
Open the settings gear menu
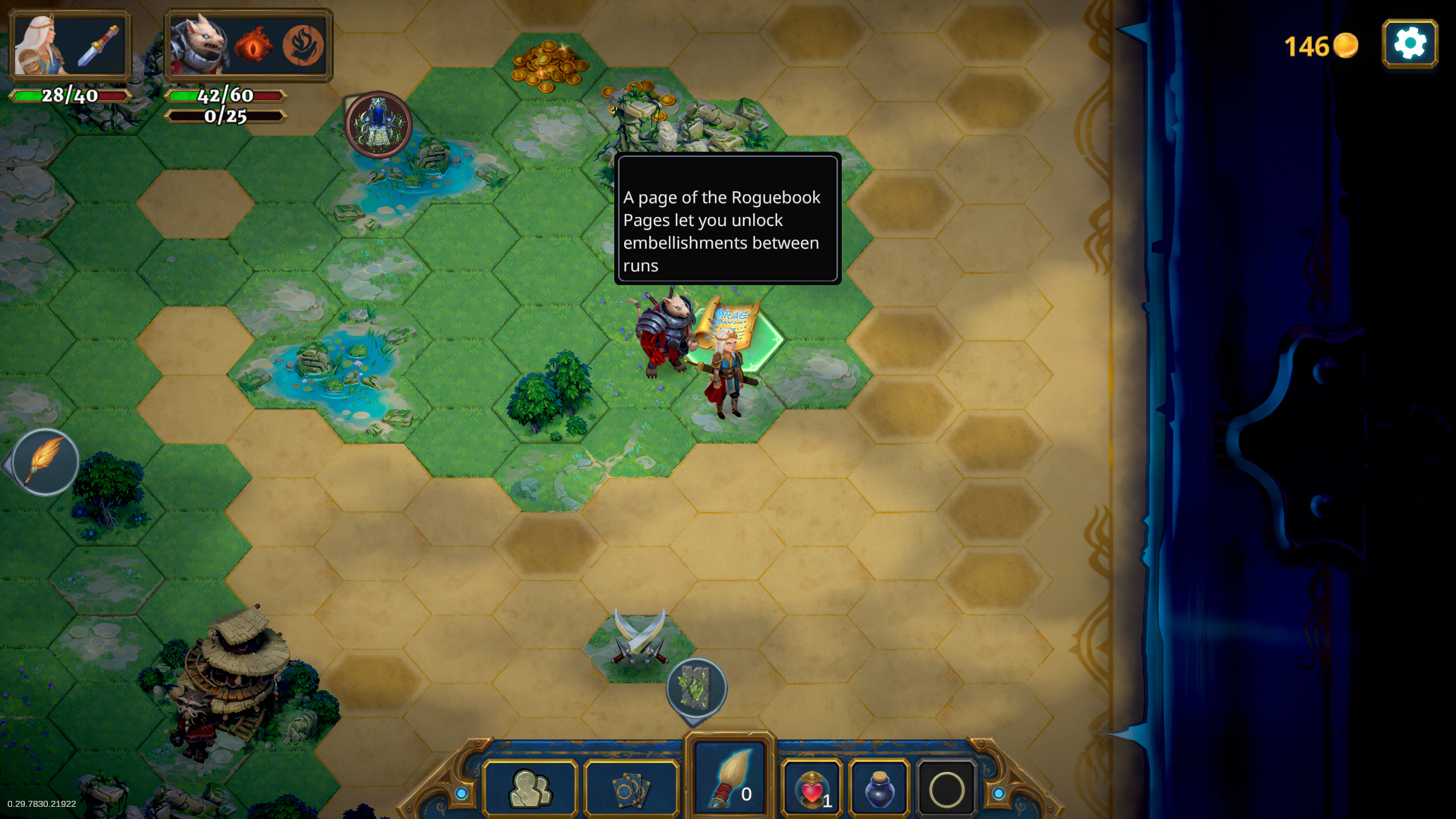coord(1410,43)
